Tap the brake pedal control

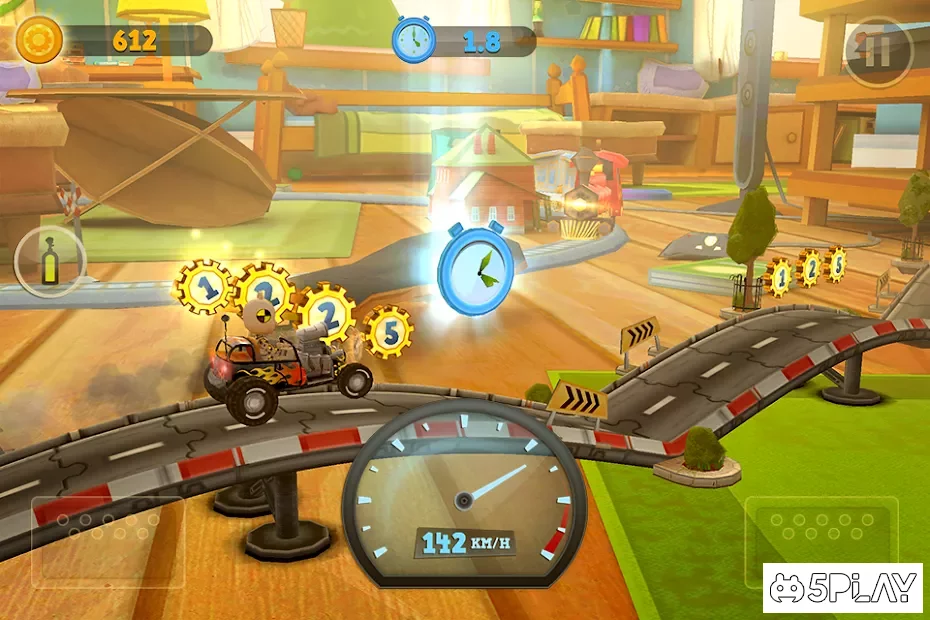pyautogui.click(x=107, y=540)
